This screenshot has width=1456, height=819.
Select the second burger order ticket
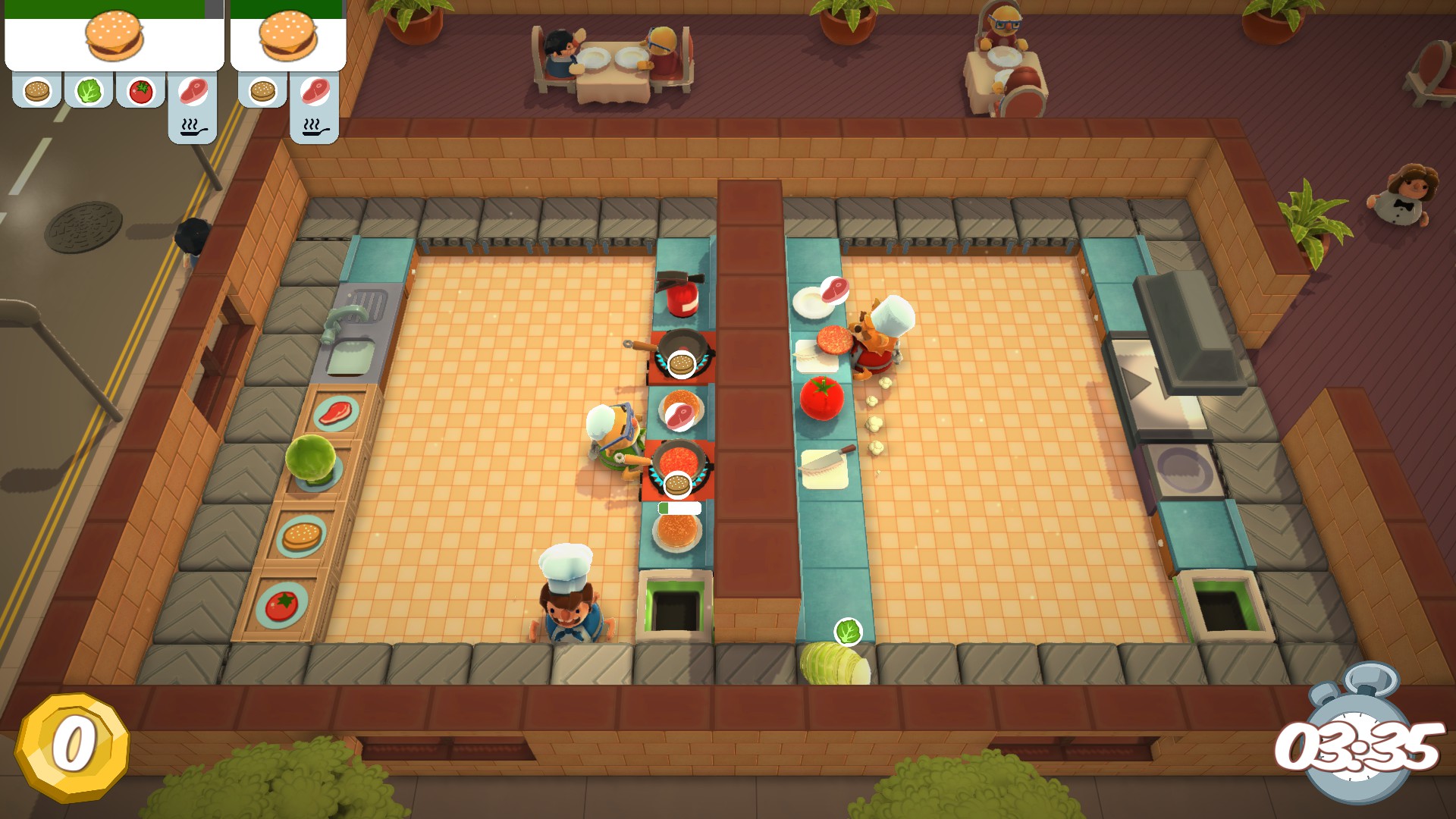(287, 36)
